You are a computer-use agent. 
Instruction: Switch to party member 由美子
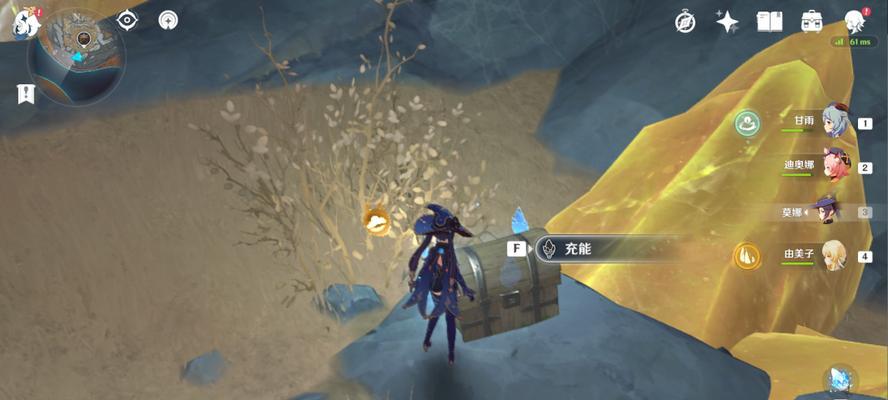833,255
